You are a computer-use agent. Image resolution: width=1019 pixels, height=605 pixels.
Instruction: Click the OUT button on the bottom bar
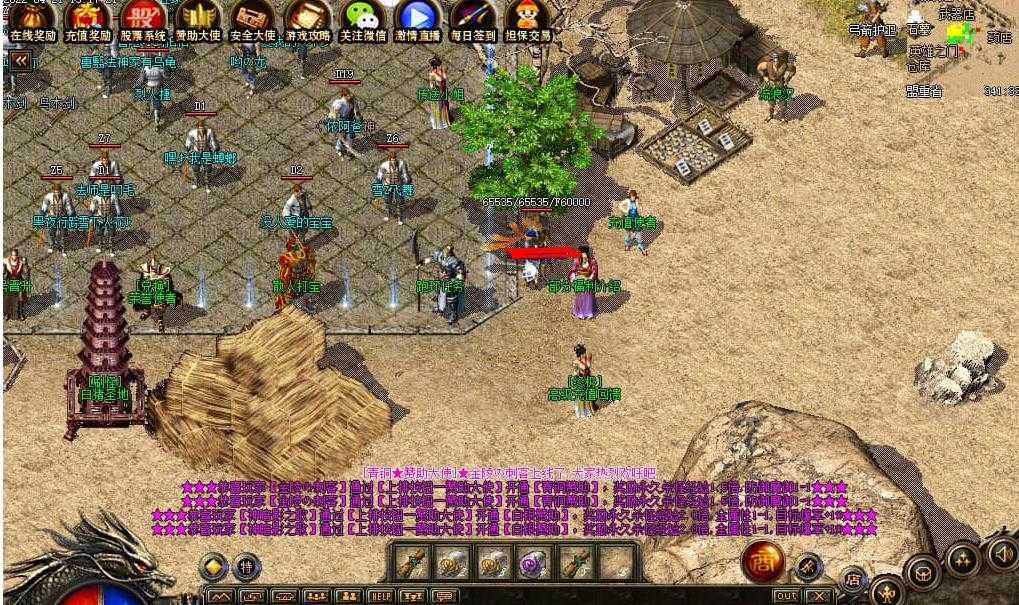pyautogui.click(x=786, y=596)
